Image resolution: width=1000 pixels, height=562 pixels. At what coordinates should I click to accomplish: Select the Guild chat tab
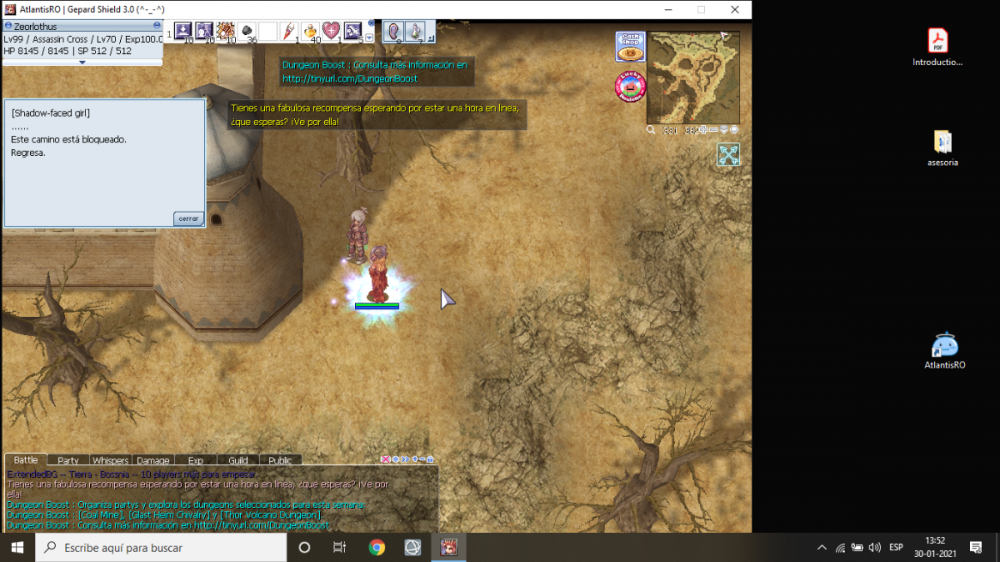click(x=238, y=461)
